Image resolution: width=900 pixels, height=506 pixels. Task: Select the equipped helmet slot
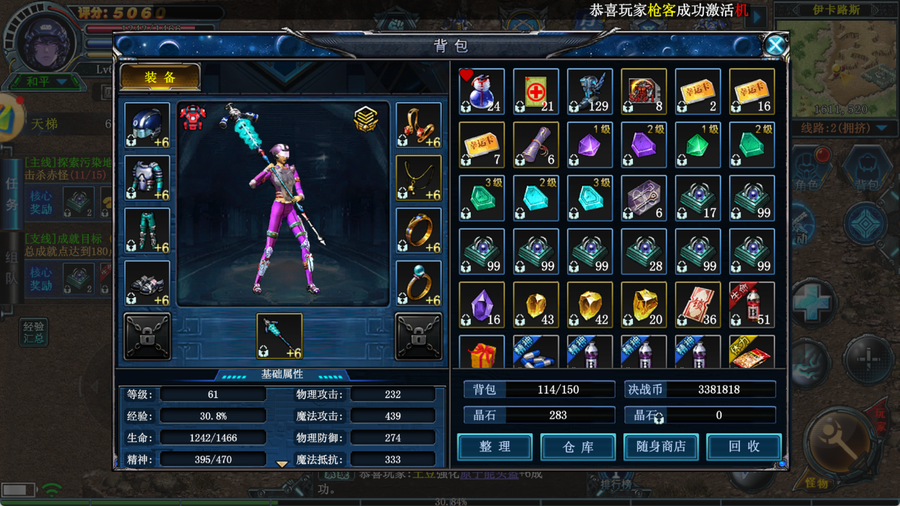tap(147, 125)
